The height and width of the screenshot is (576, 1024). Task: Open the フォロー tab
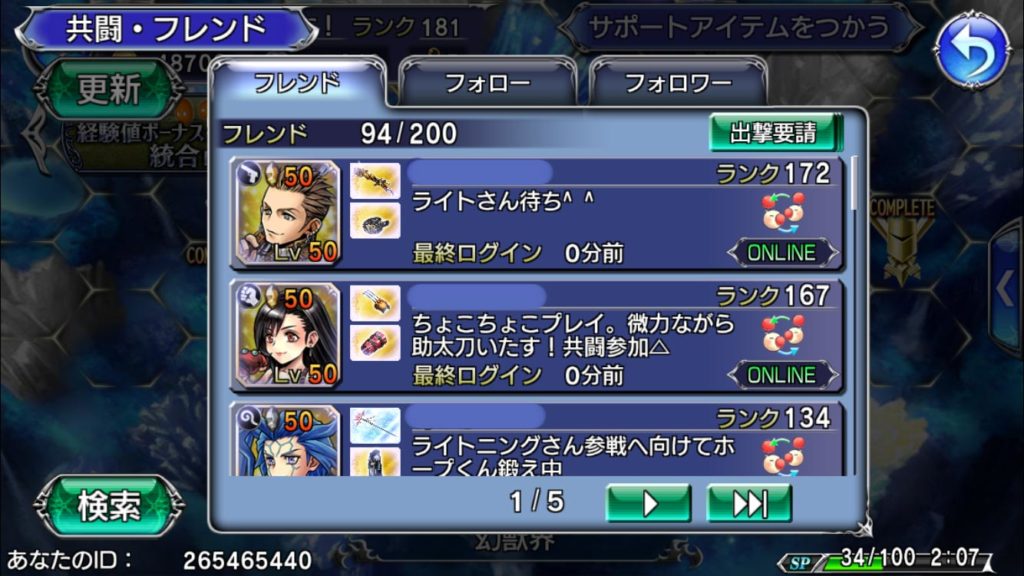point(487,84)
